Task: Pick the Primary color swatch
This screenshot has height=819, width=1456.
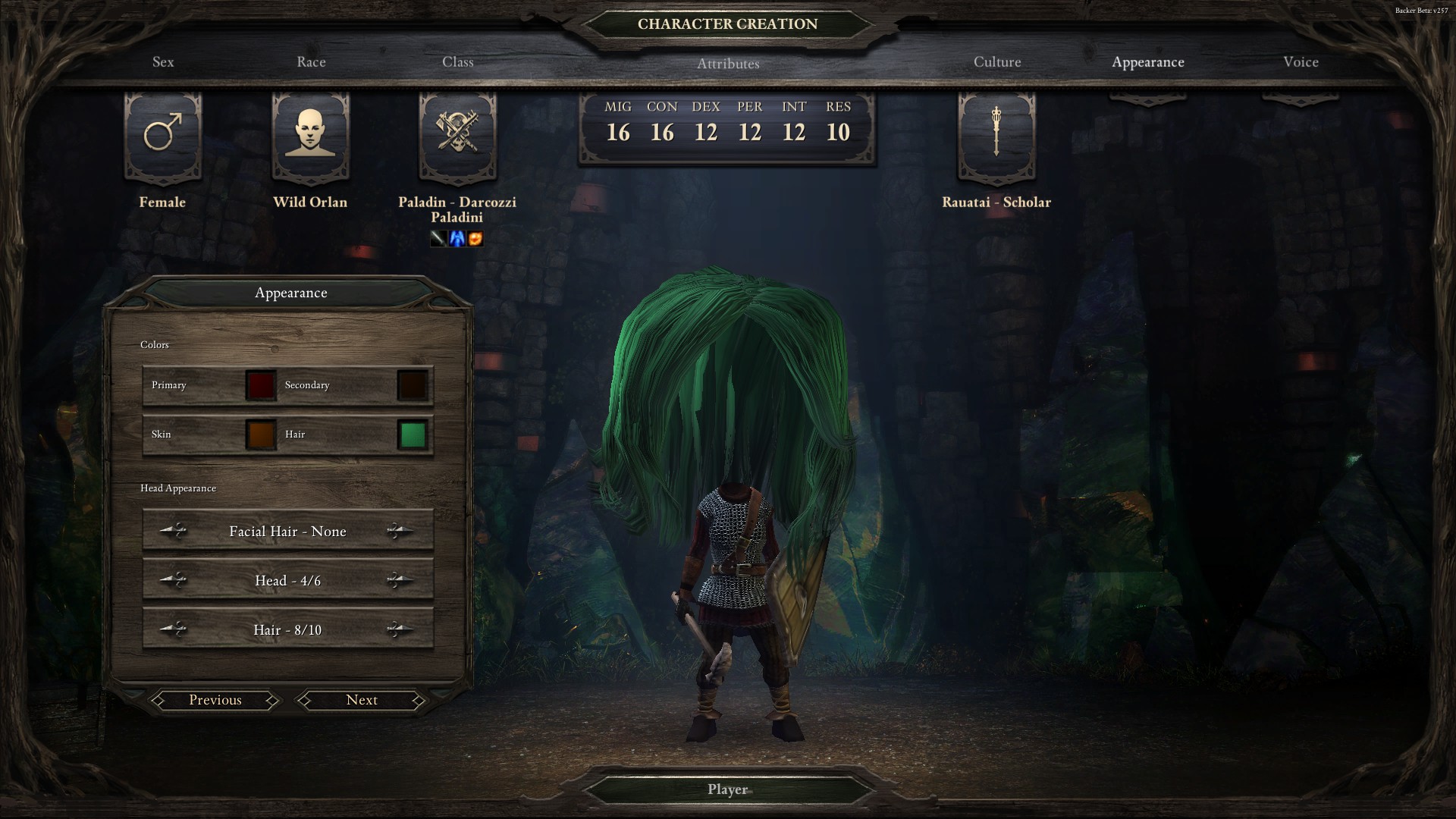Action: click(x=261, y=385)
